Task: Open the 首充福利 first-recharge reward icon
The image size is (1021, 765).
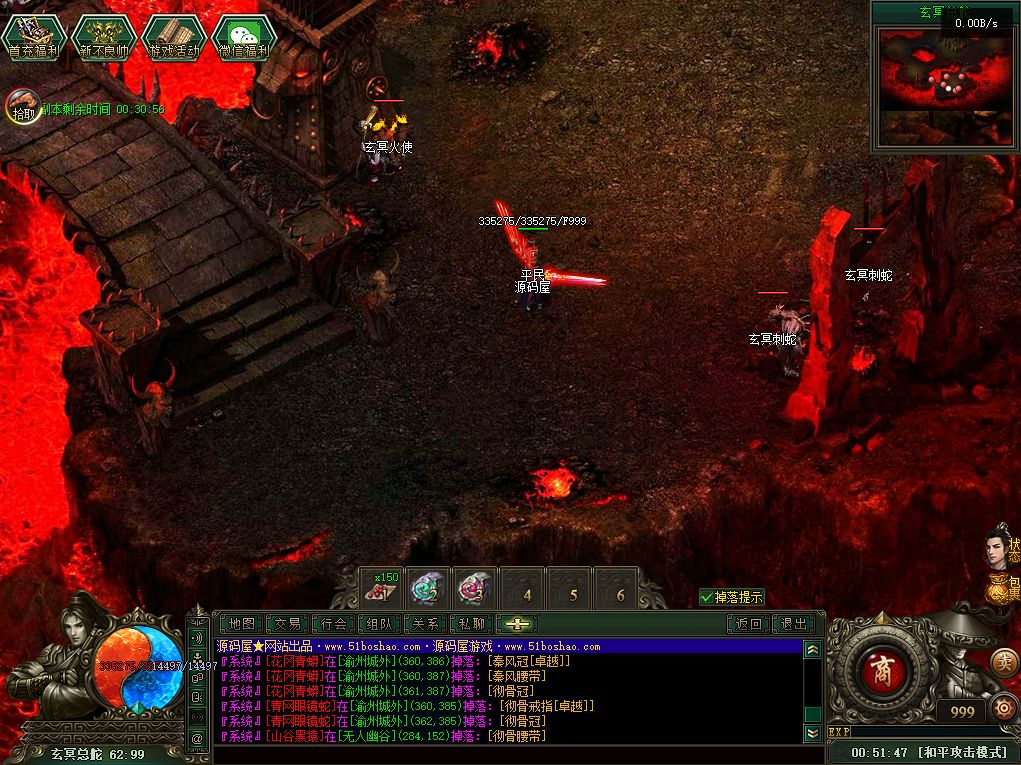Action: (33, 37)
